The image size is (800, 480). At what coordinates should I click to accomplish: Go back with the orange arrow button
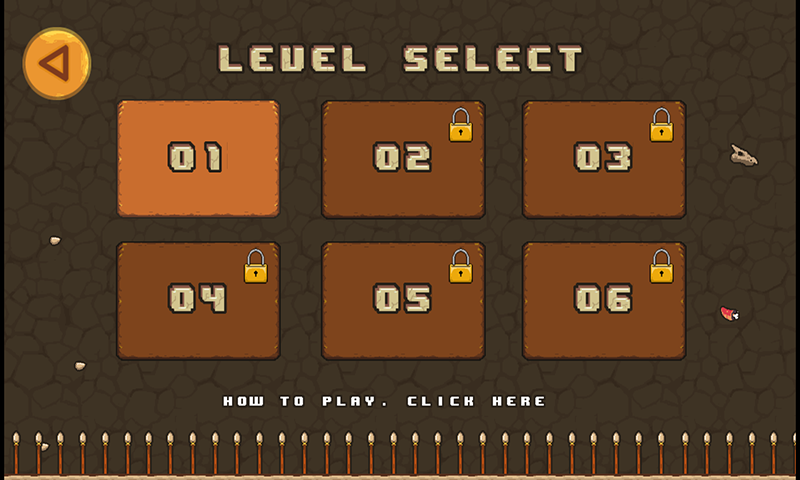(x=57, y=64)
